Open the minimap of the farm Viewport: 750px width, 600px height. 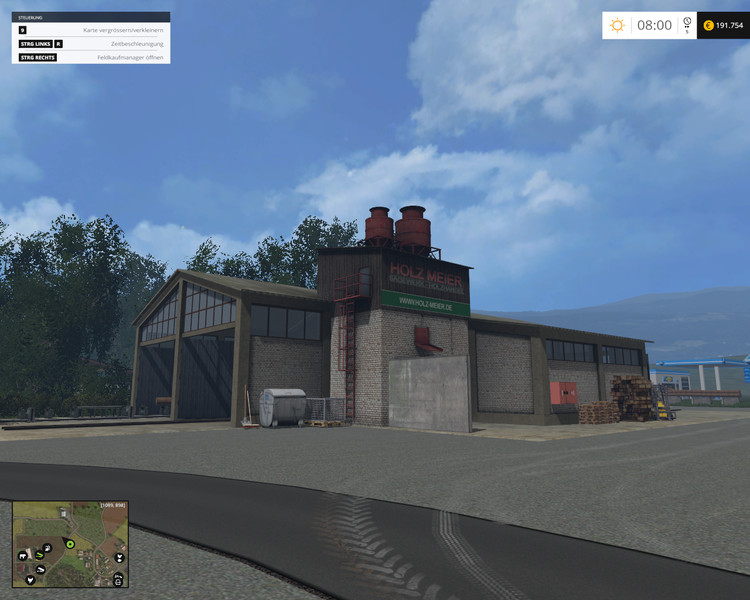(70, 544)
